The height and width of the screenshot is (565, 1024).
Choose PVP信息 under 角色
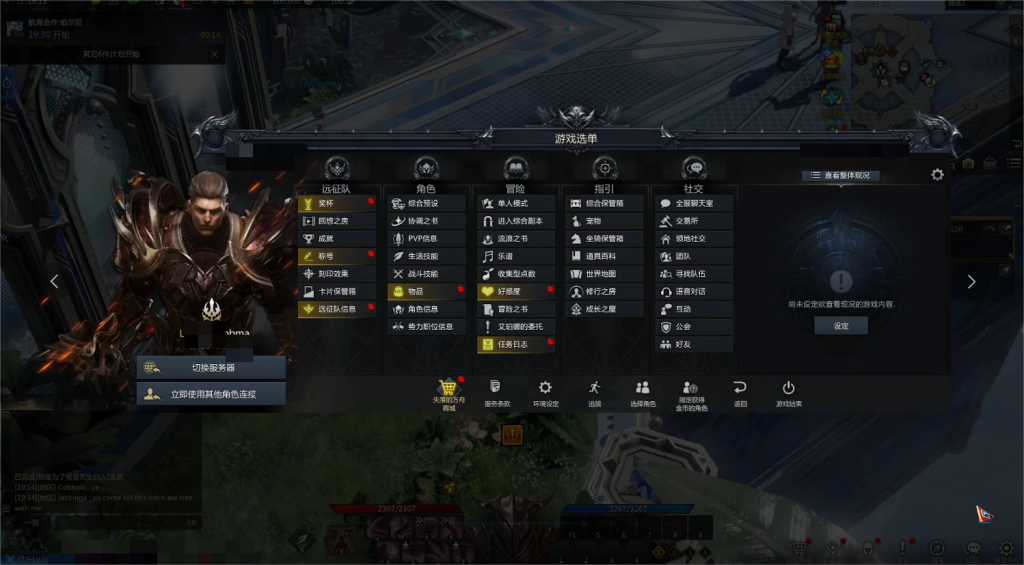coord(427,238)
